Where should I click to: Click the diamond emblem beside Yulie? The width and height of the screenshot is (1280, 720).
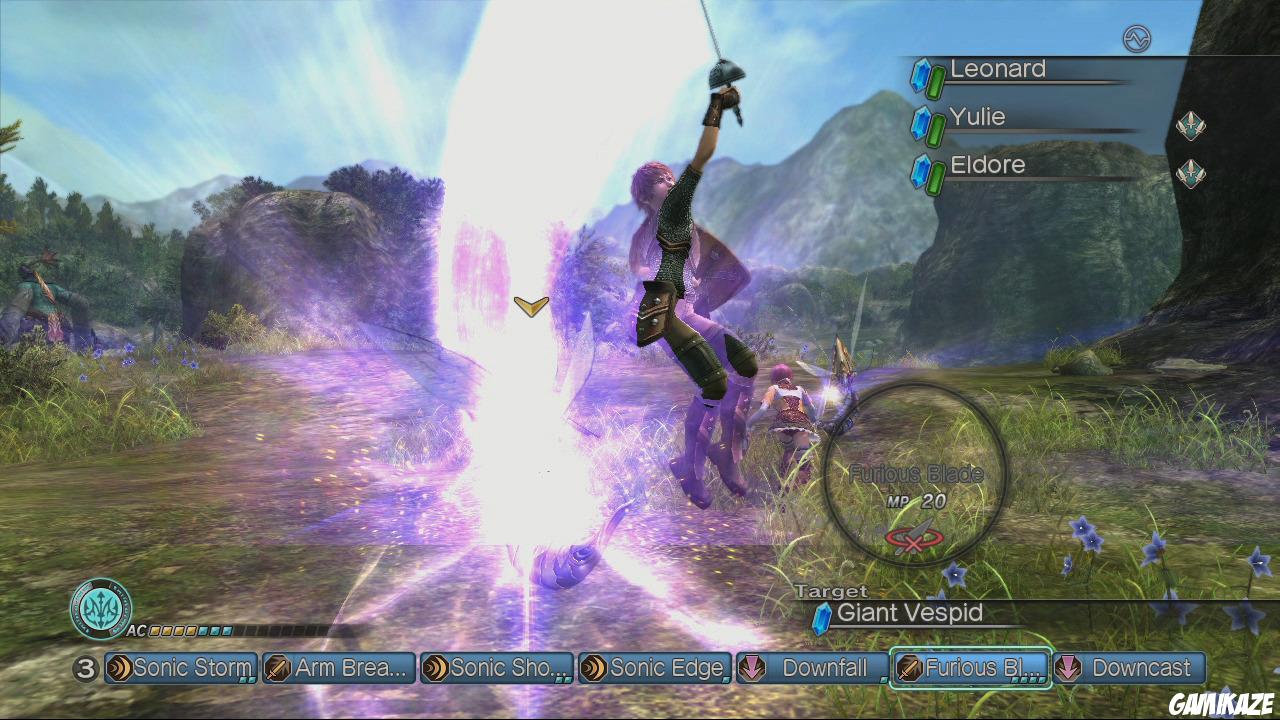1190,126
